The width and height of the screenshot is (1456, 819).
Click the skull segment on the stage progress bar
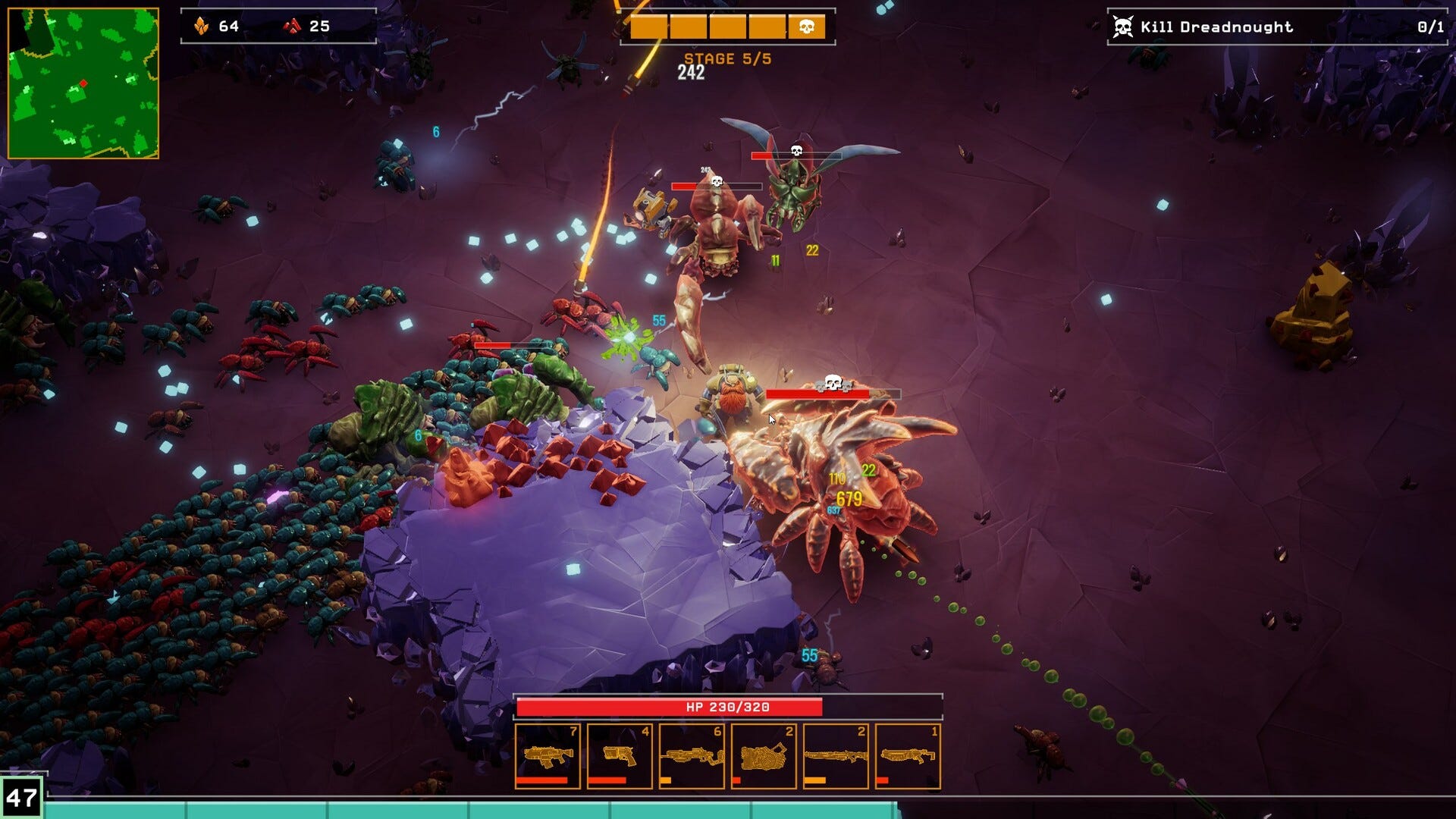pos(807,25)
